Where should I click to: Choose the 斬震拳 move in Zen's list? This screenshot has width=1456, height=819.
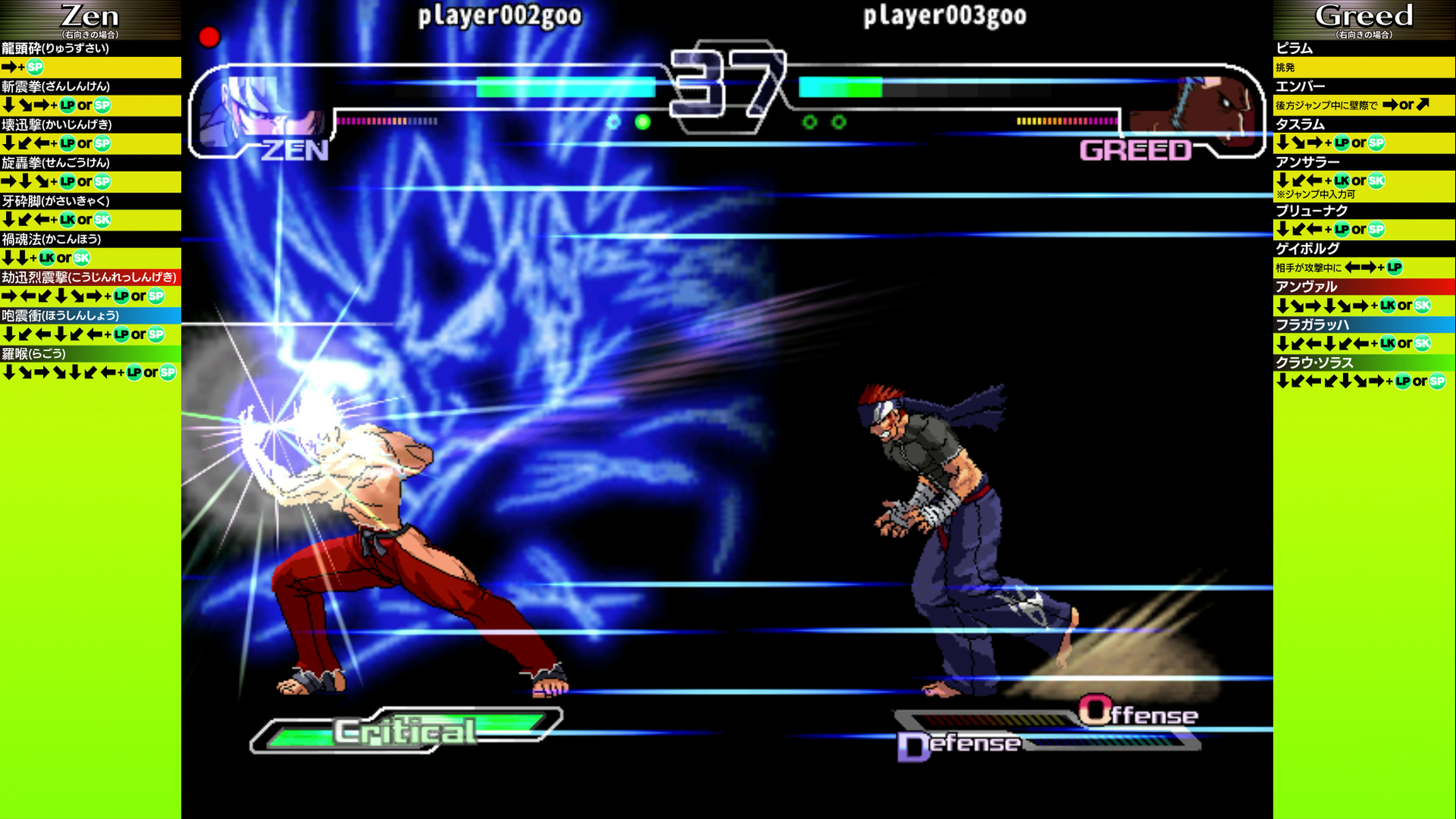(x=55, y=86)
